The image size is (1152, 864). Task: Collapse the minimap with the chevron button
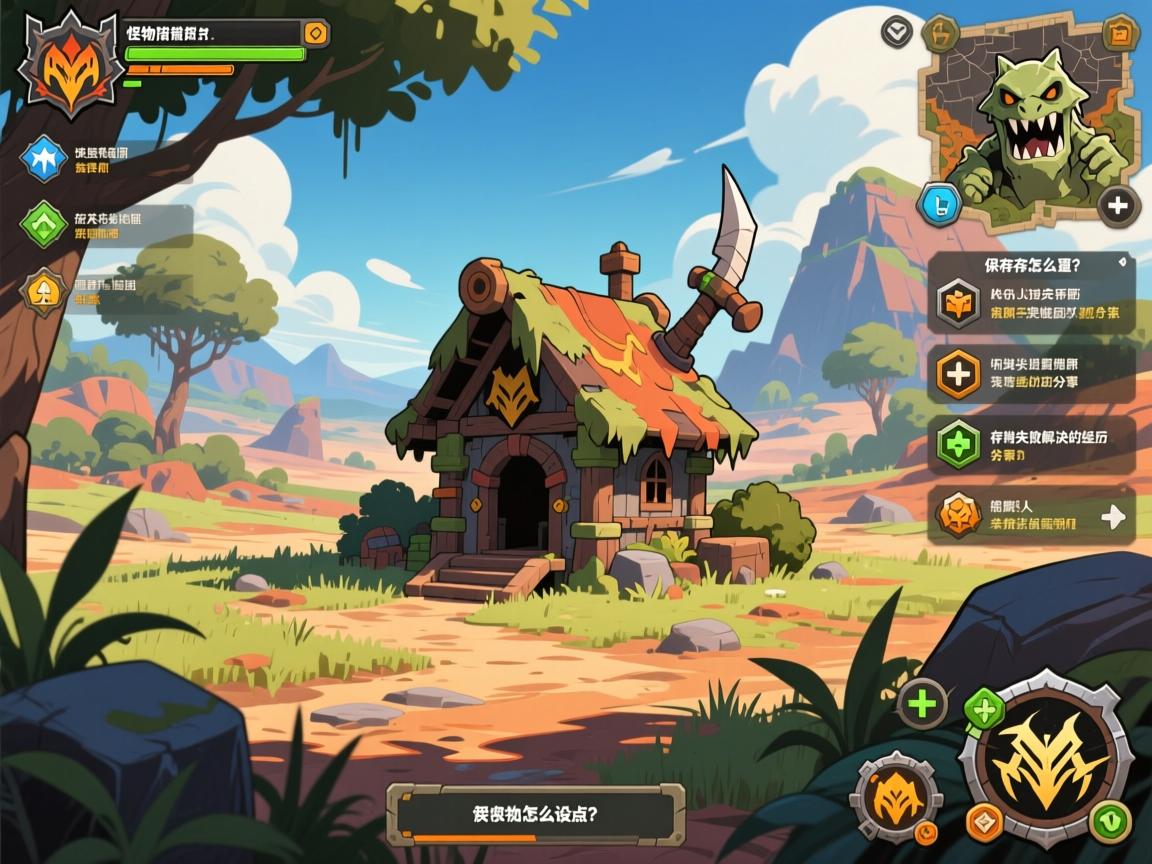coord(897,31)
